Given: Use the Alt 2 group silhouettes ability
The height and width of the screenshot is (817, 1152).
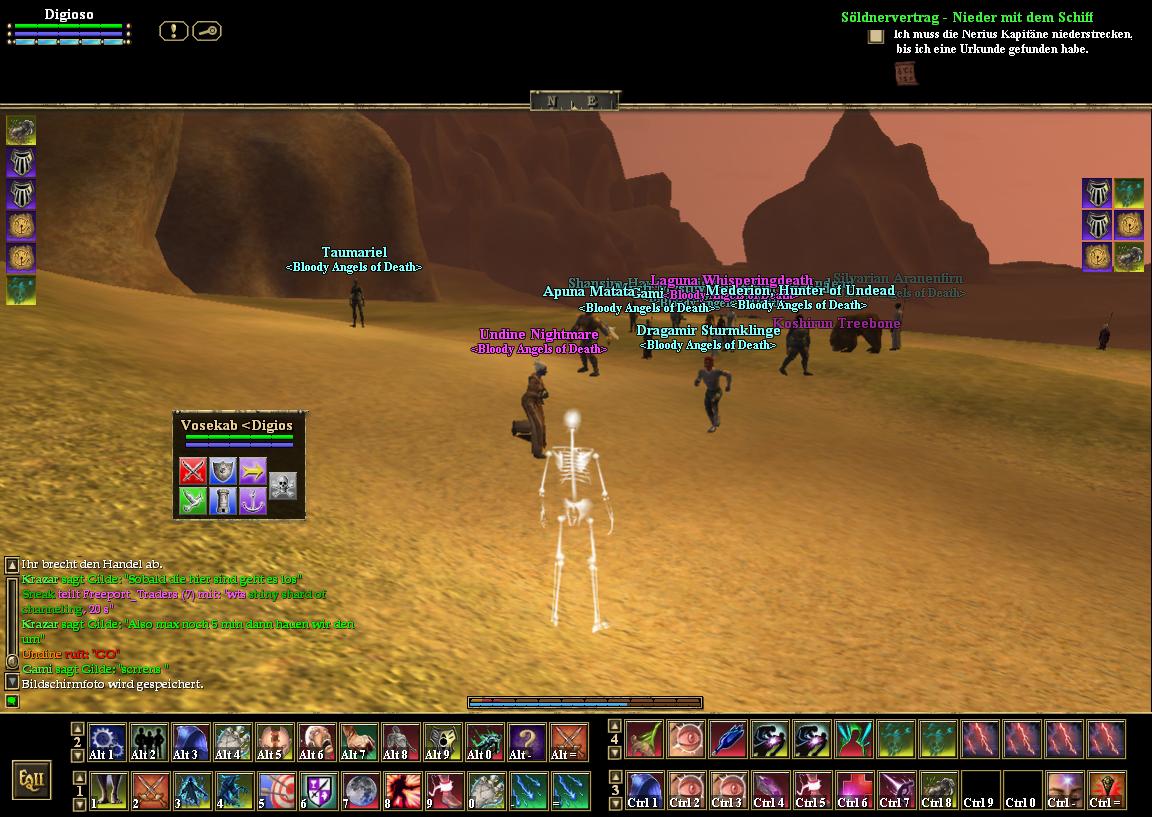Looking at the screenshot, I should coord(148,742).
